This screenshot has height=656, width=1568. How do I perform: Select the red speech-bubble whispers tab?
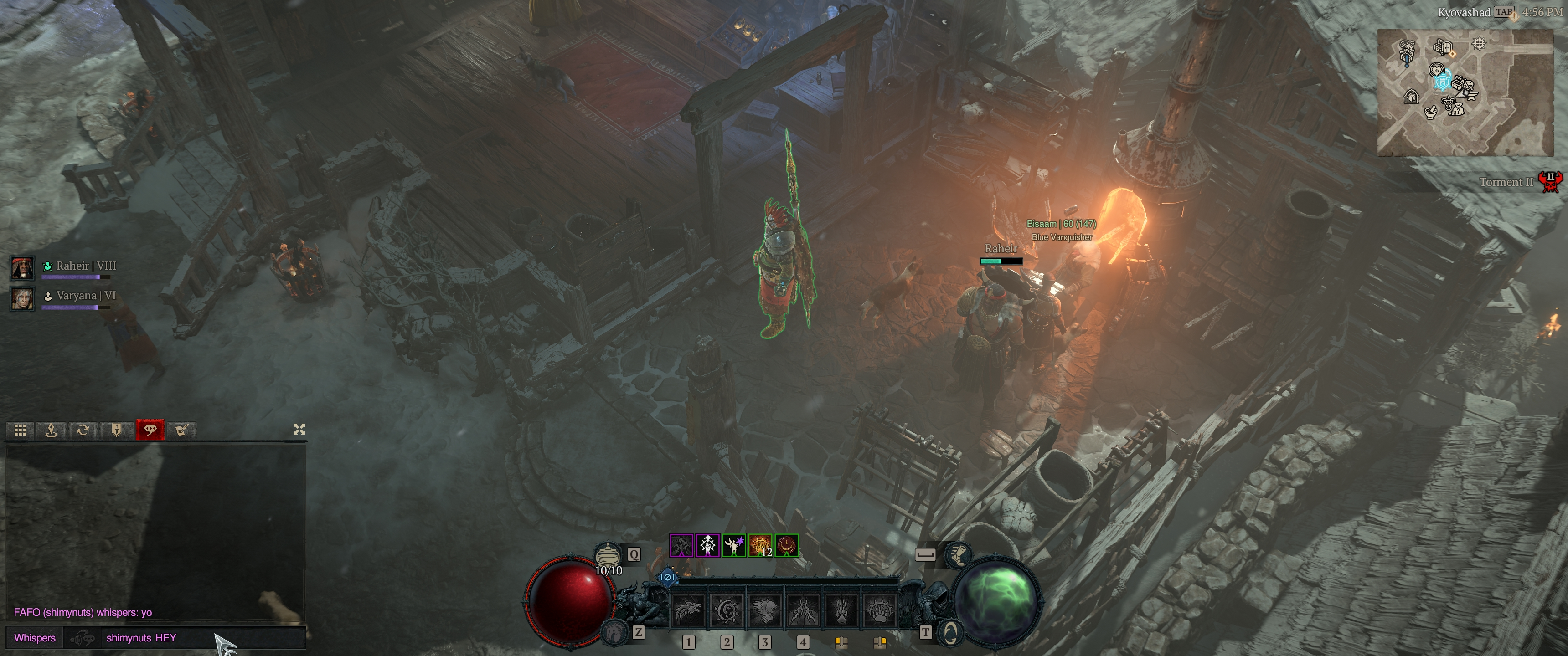[150, 430]
